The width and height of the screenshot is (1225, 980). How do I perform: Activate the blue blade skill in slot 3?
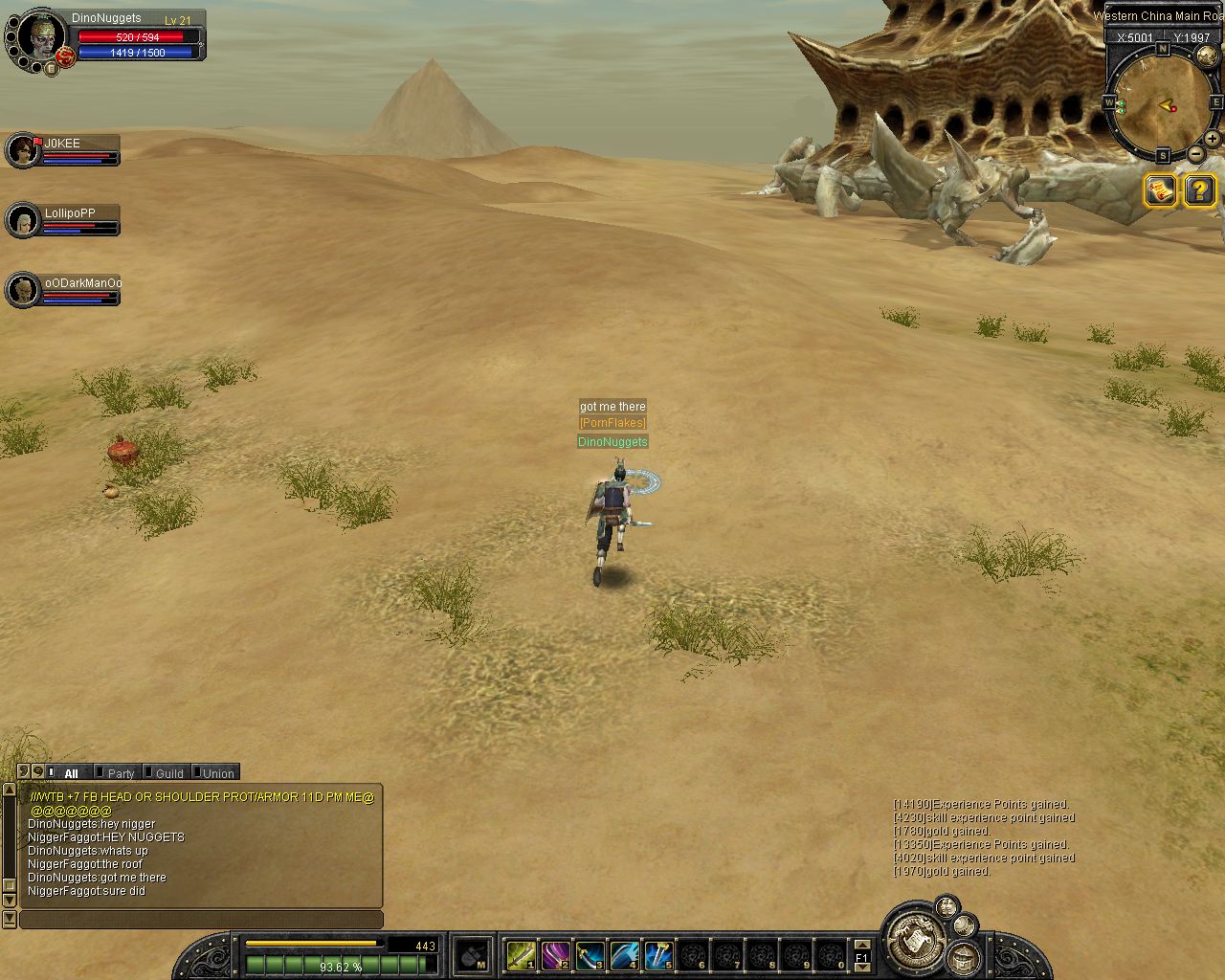pos(590,955)
